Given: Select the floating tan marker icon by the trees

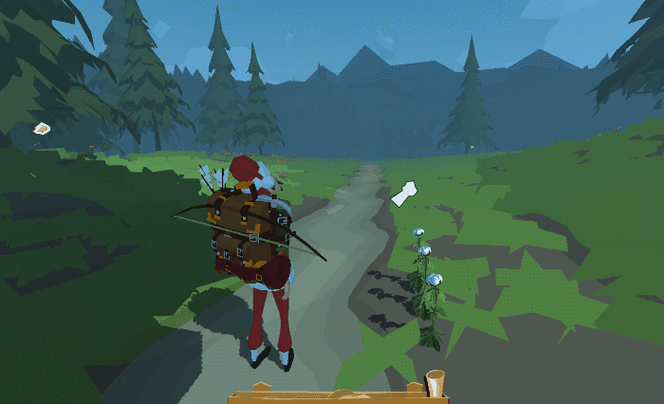Looking at the screenshot, I should coord(42,128).
